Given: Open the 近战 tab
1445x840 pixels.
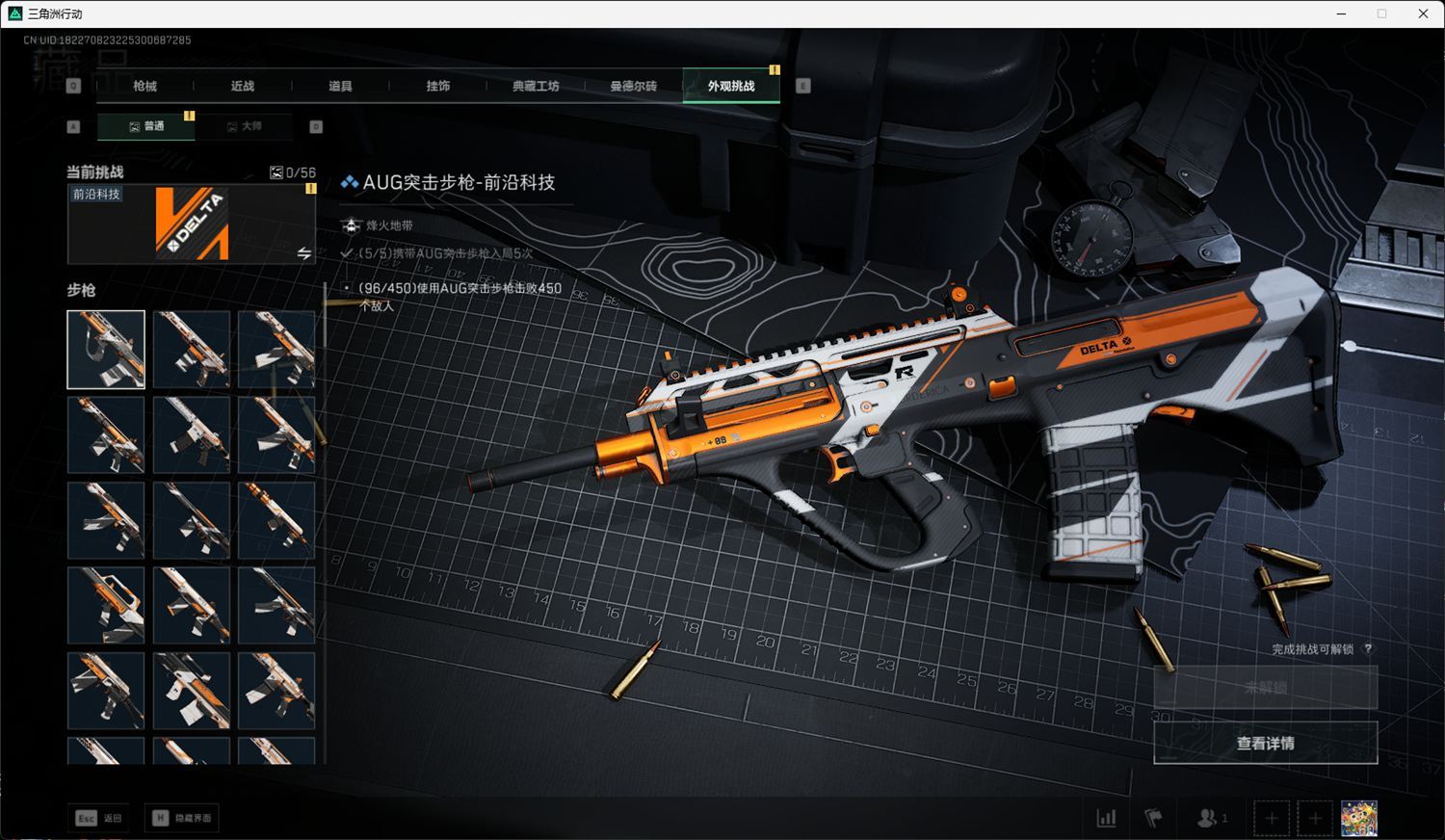Looking at the screenshot, I should pyautogui.click(x=243, y=86).
